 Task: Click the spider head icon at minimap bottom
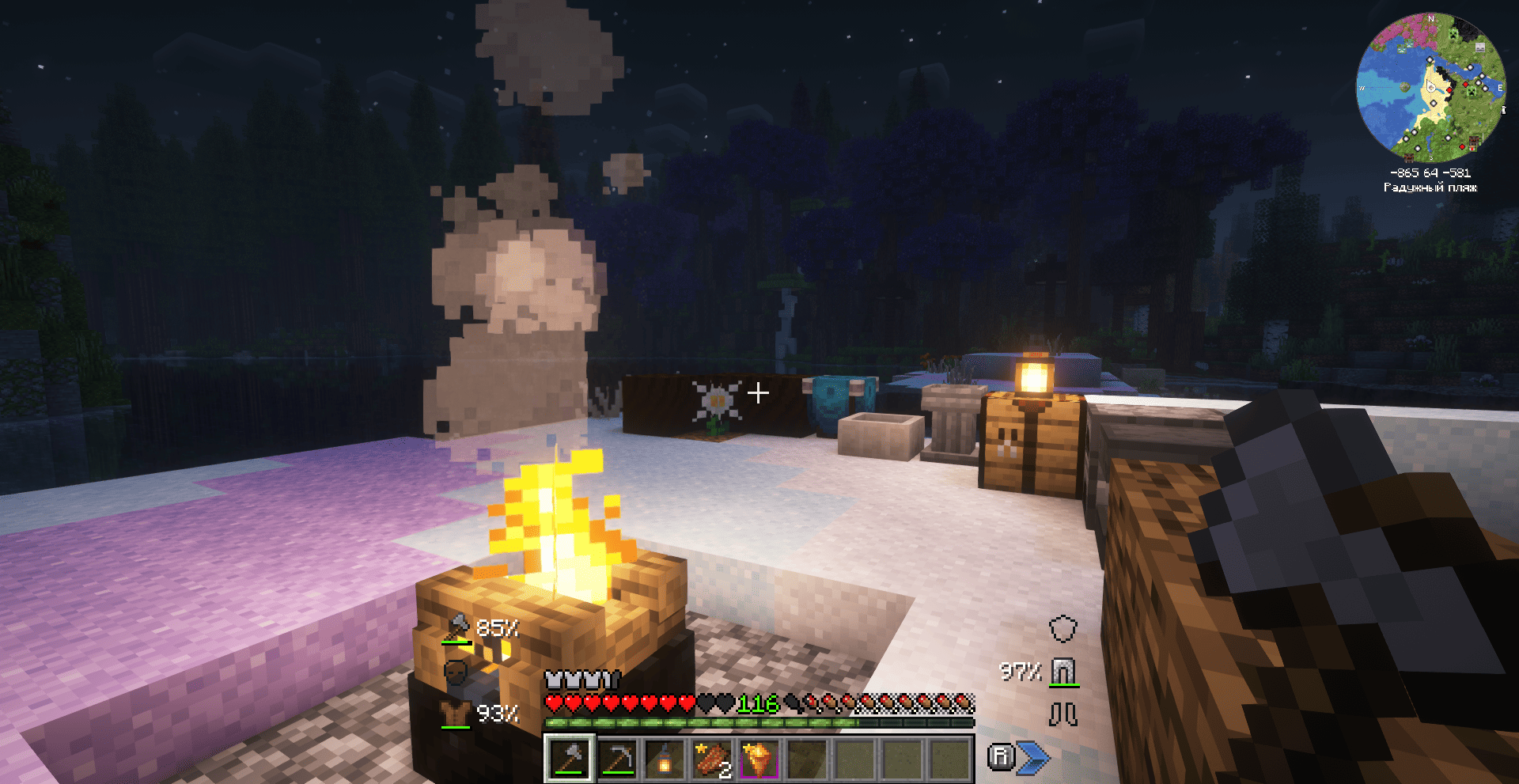tap(1409, 157)
